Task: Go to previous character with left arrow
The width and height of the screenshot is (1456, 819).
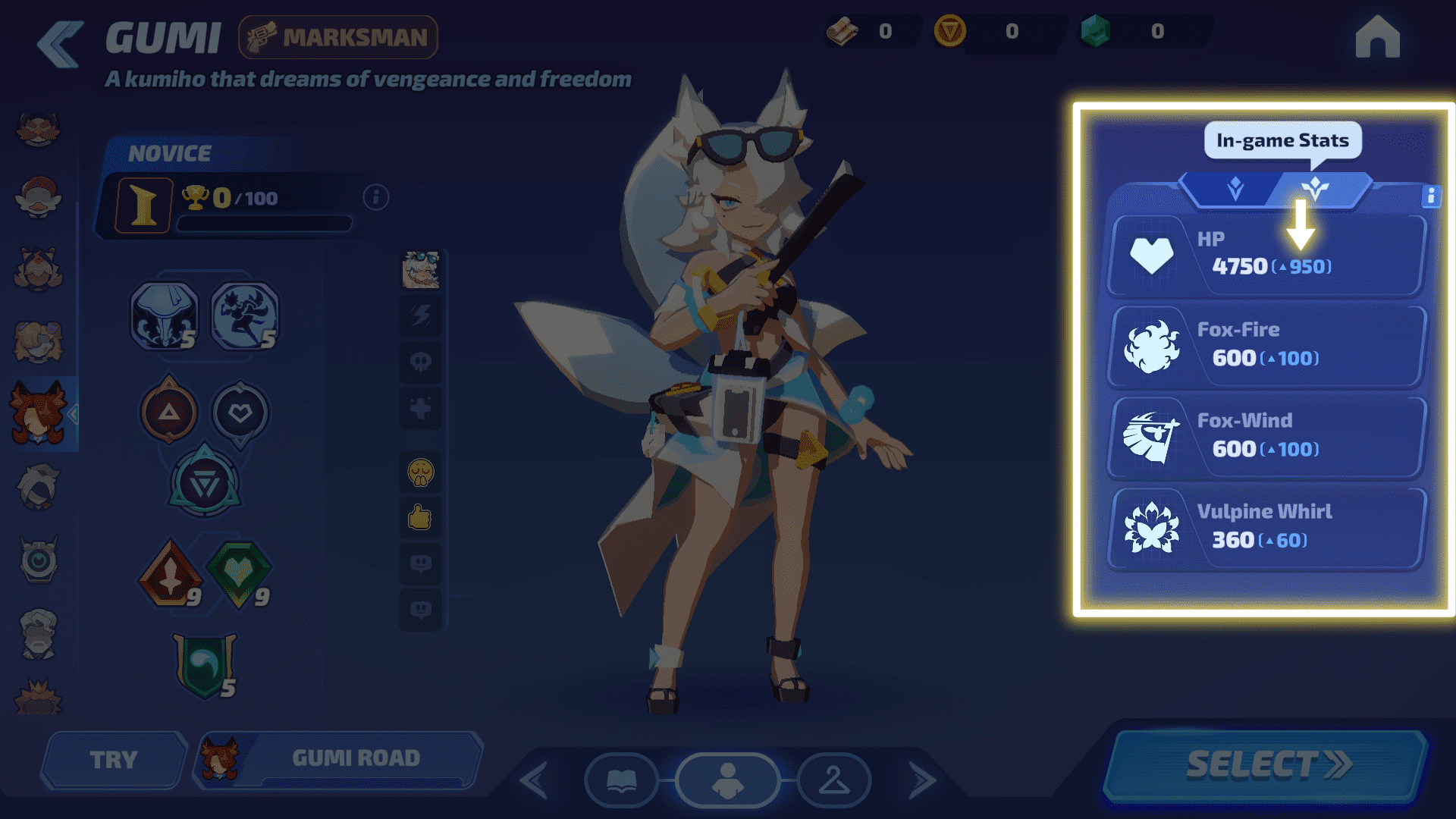Action: [x=534, y=781]
